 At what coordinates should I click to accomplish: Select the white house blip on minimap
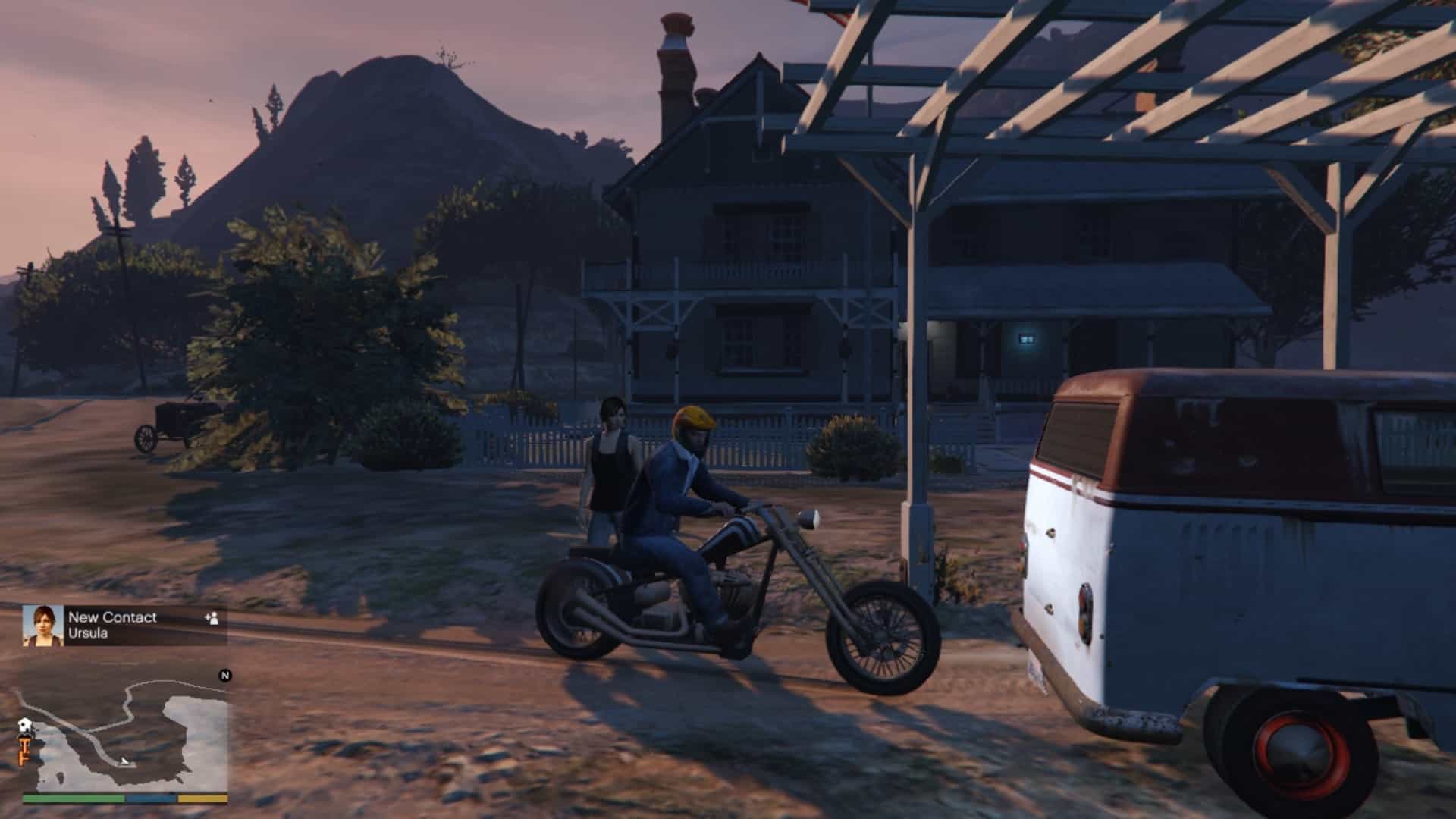(24, 725)
